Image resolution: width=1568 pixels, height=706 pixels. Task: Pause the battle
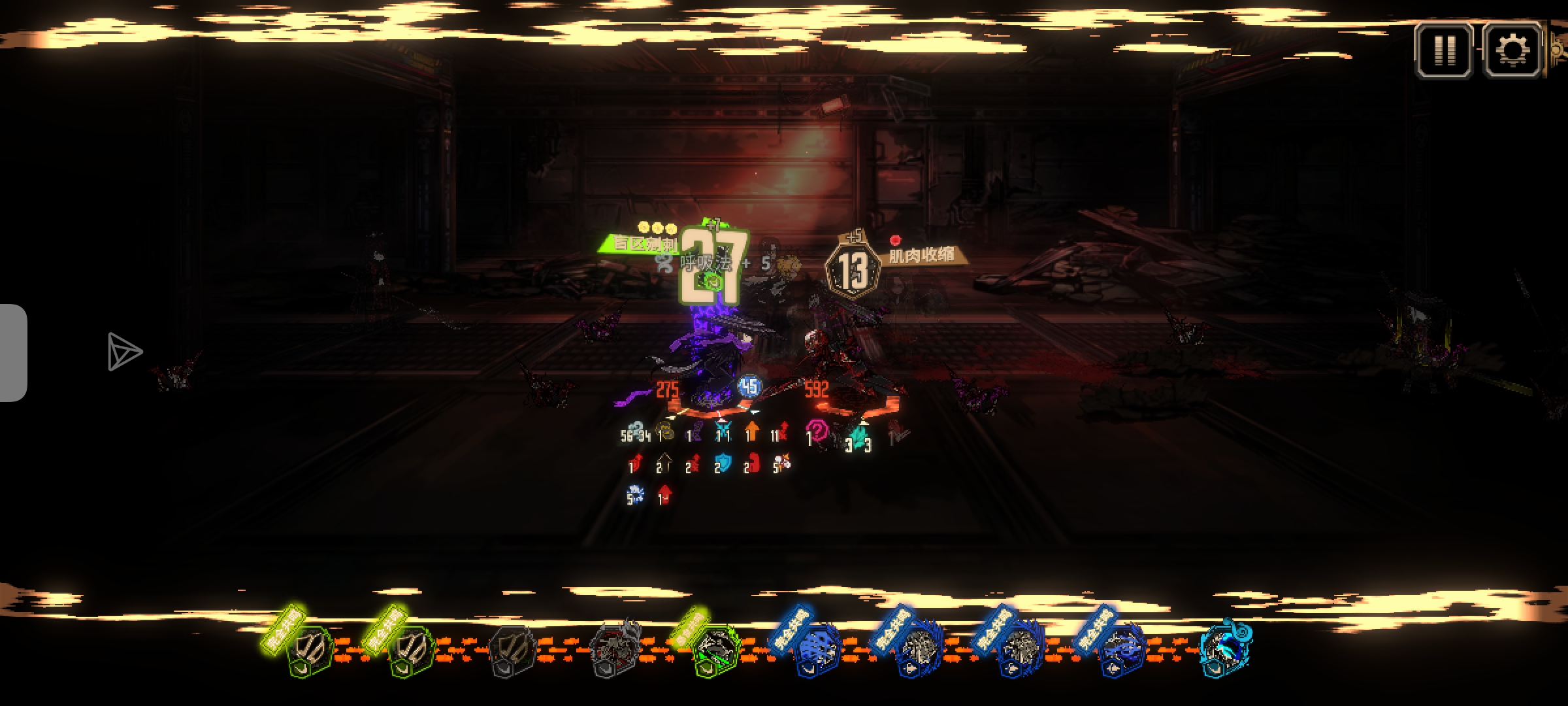pyautogui.click(x=1444, y=50)
